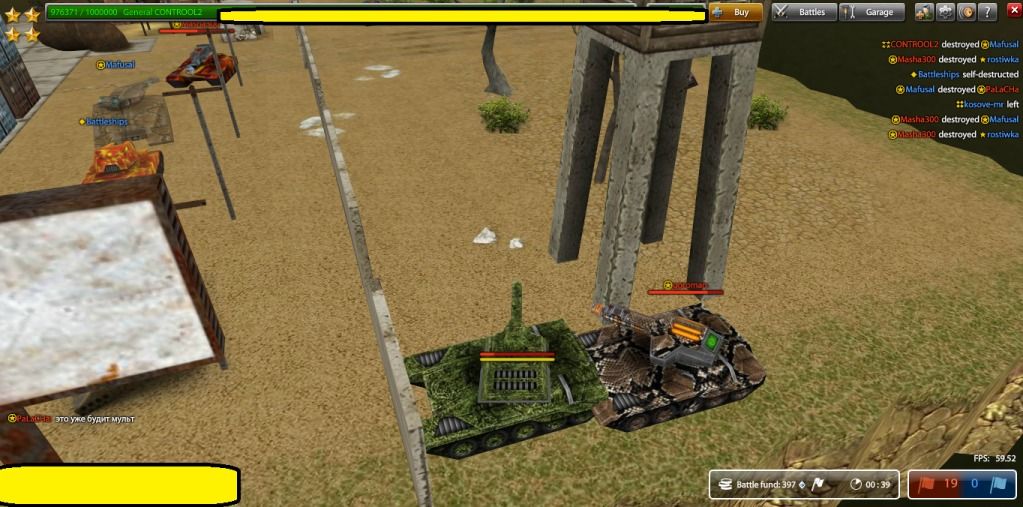1023x507 pixels.
Task: Open help with the question mark button
Action: [988, 12]
